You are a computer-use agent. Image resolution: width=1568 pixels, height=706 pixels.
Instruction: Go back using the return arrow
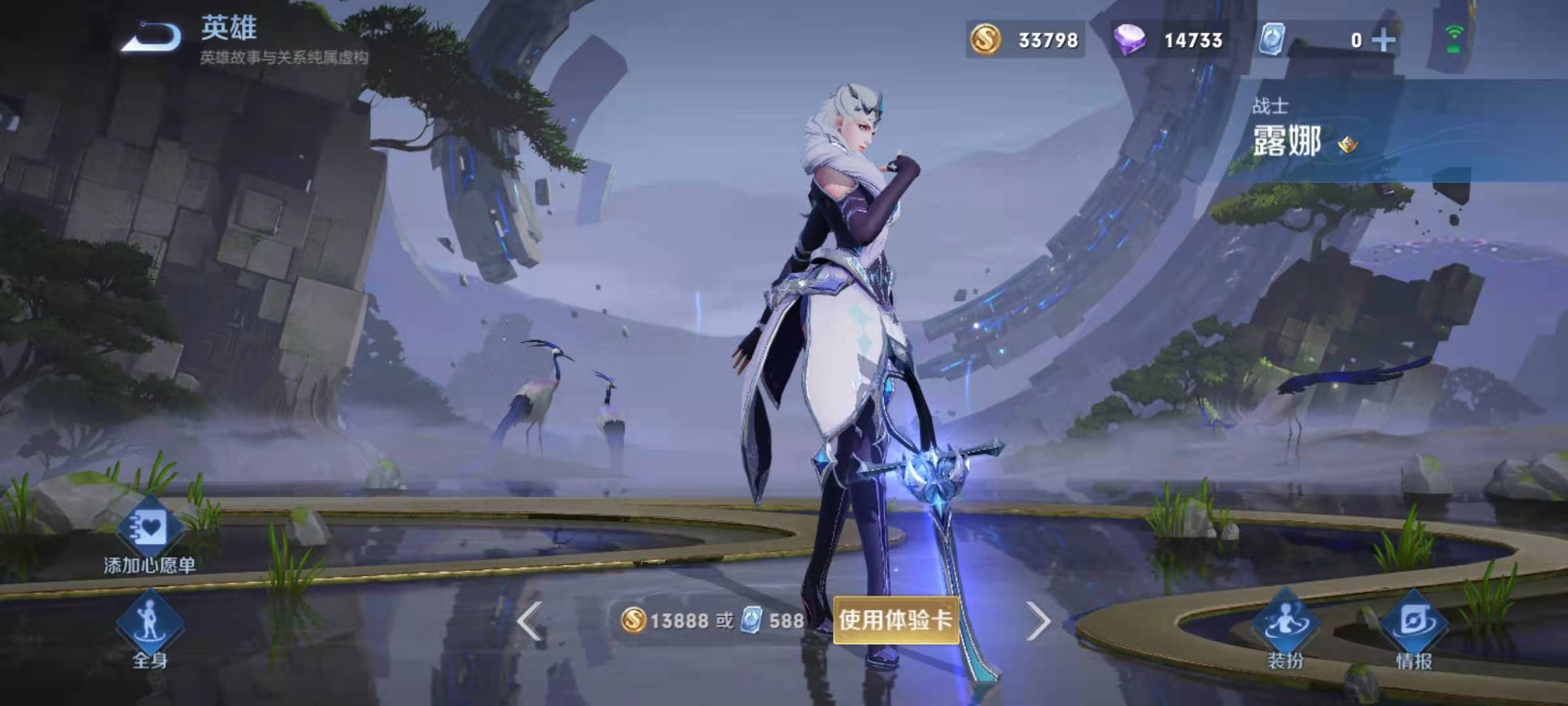click(x=152, y=37)
